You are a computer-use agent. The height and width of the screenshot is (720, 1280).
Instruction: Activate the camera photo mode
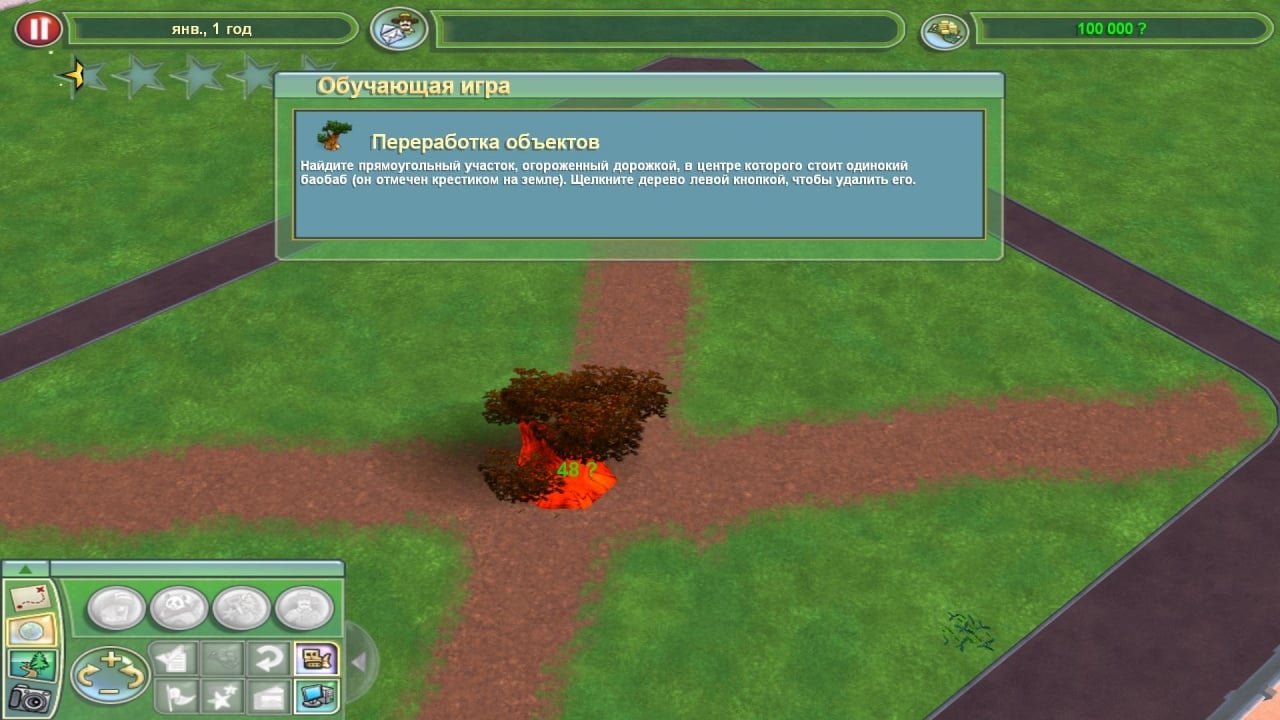click(x=30, y=699)
